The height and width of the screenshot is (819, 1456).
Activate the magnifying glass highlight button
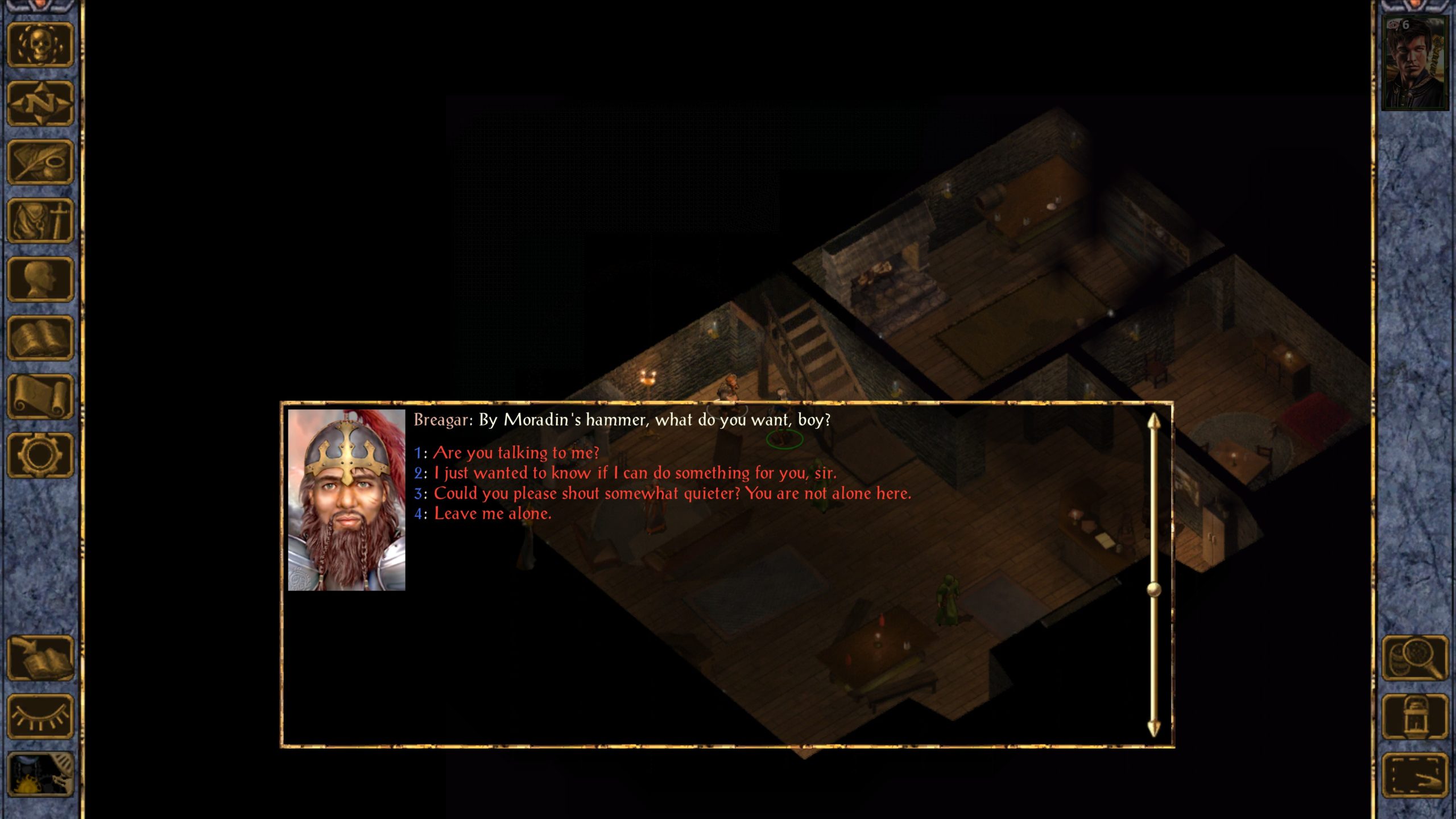(x=1414, y=658)
